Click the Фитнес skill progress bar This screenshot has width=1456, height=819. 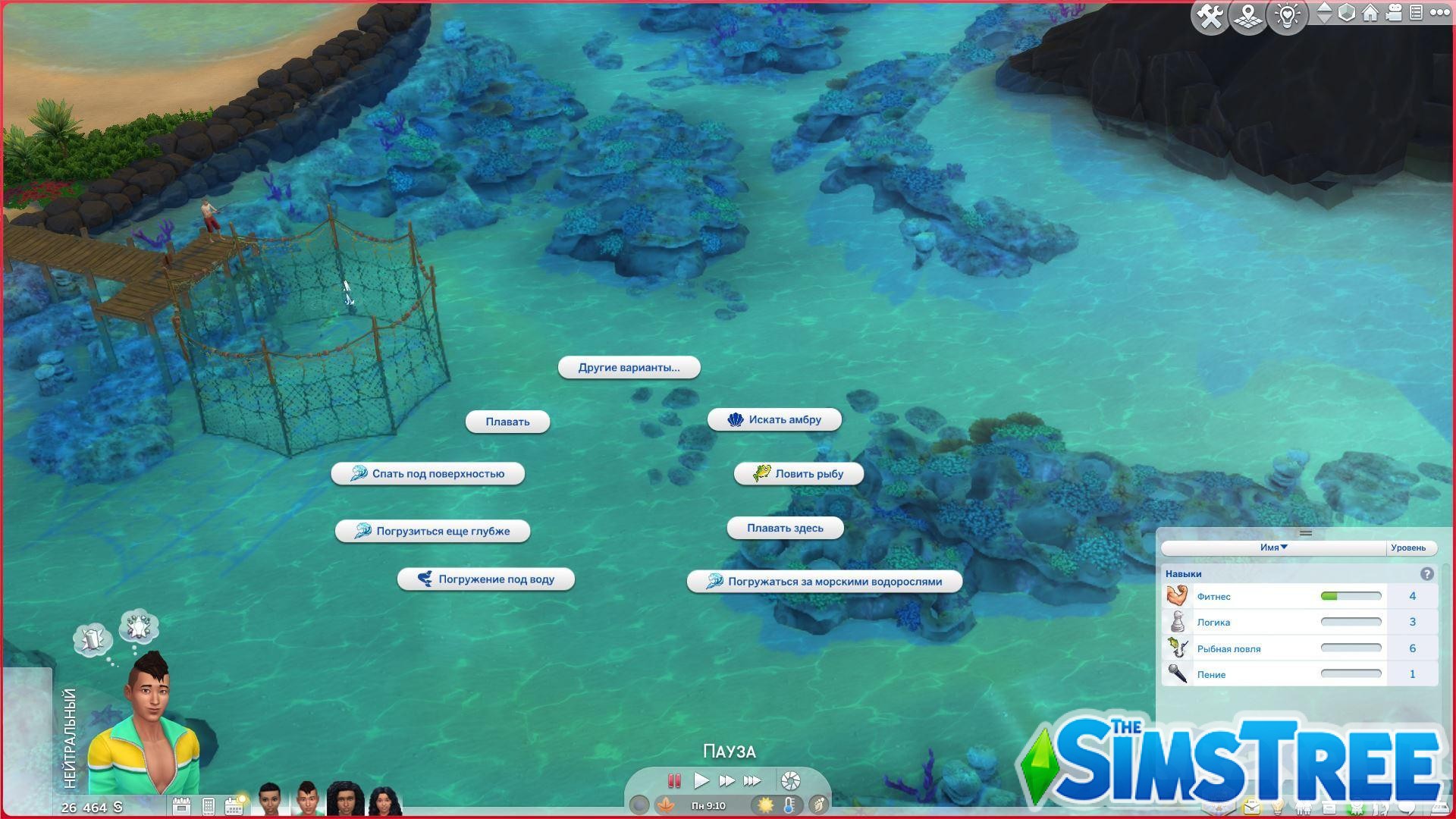1350,596
